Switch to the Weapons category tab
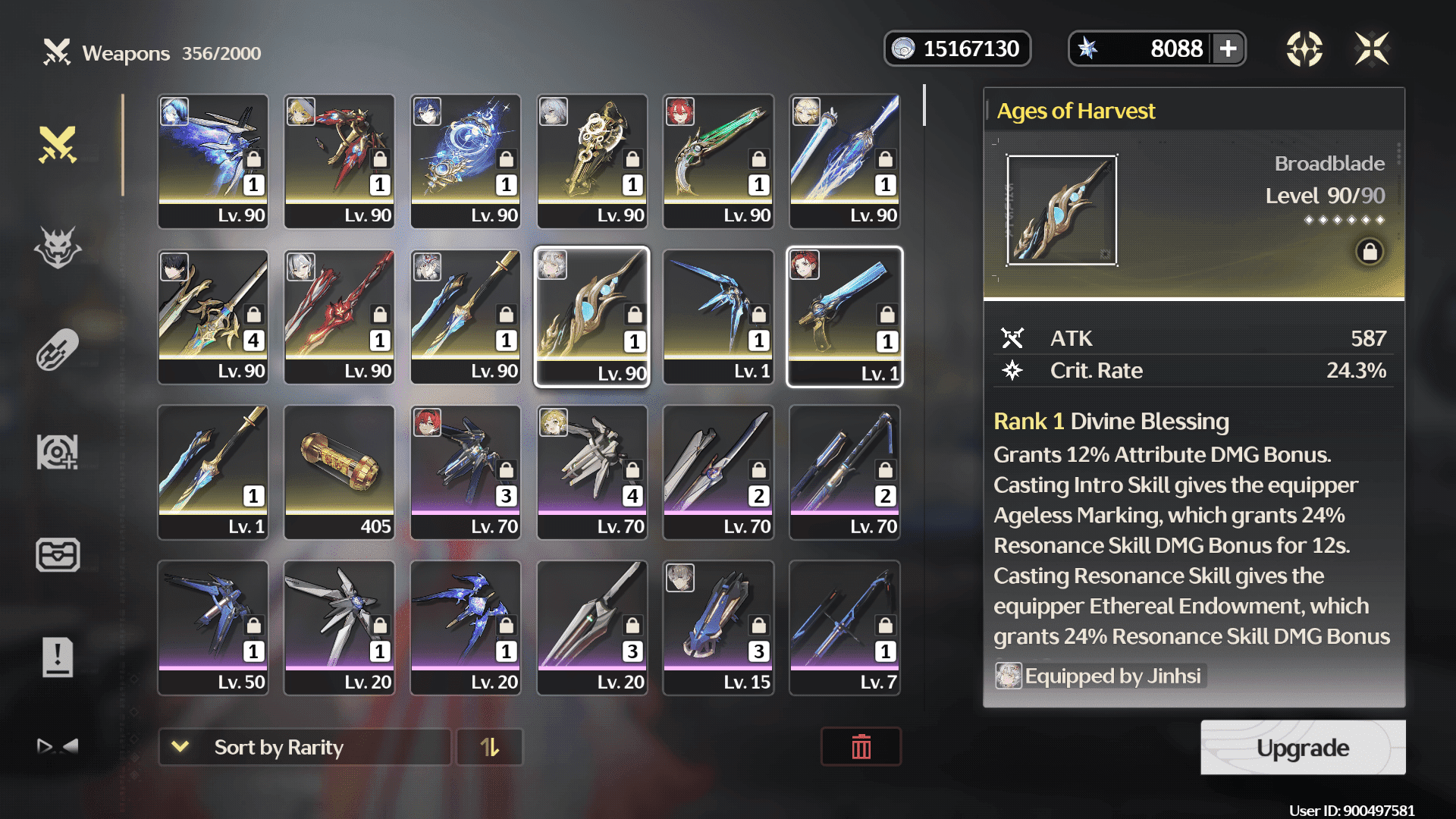 (58, 145)
